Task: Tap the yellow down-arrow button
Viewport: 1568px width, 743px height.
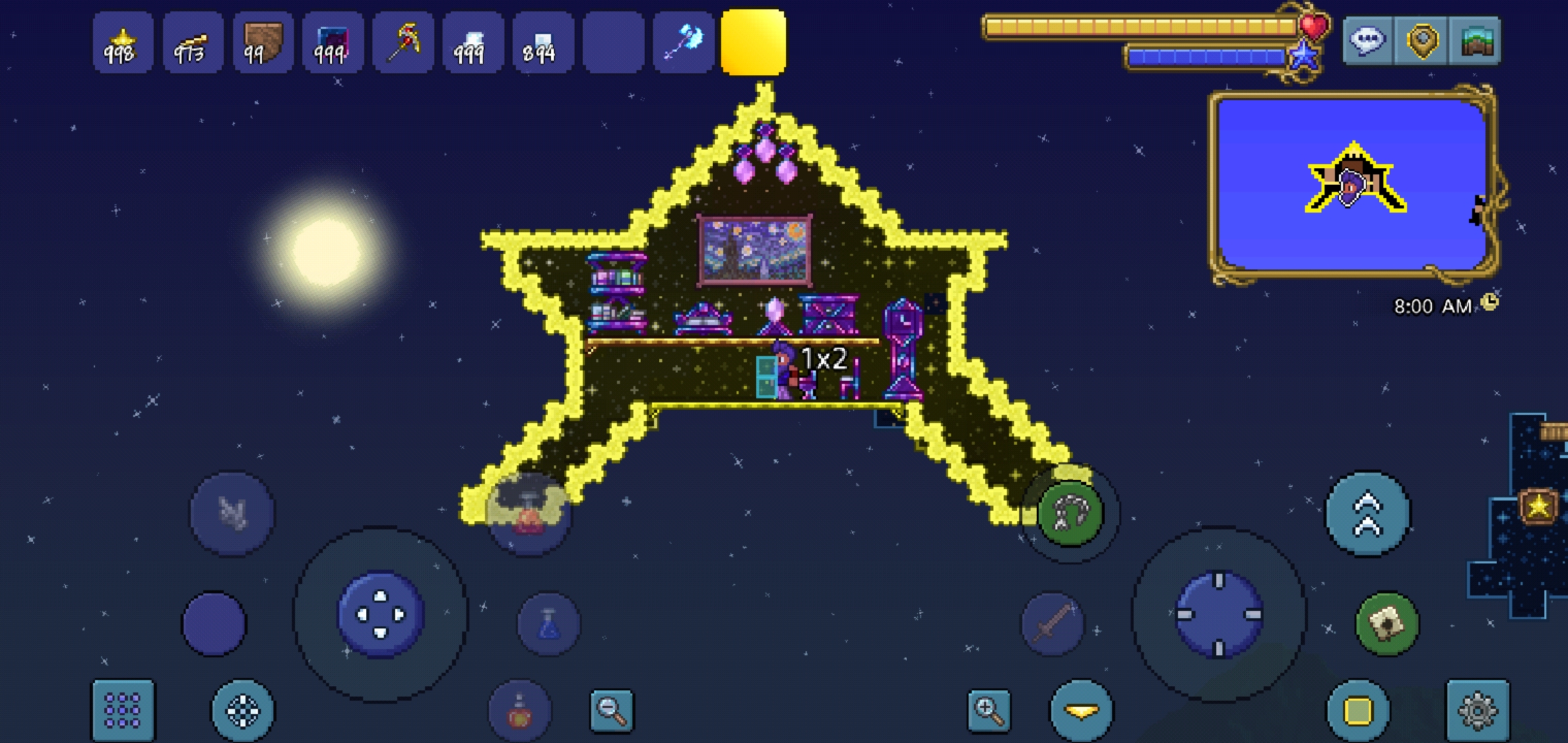Action: click(1081, 711)
